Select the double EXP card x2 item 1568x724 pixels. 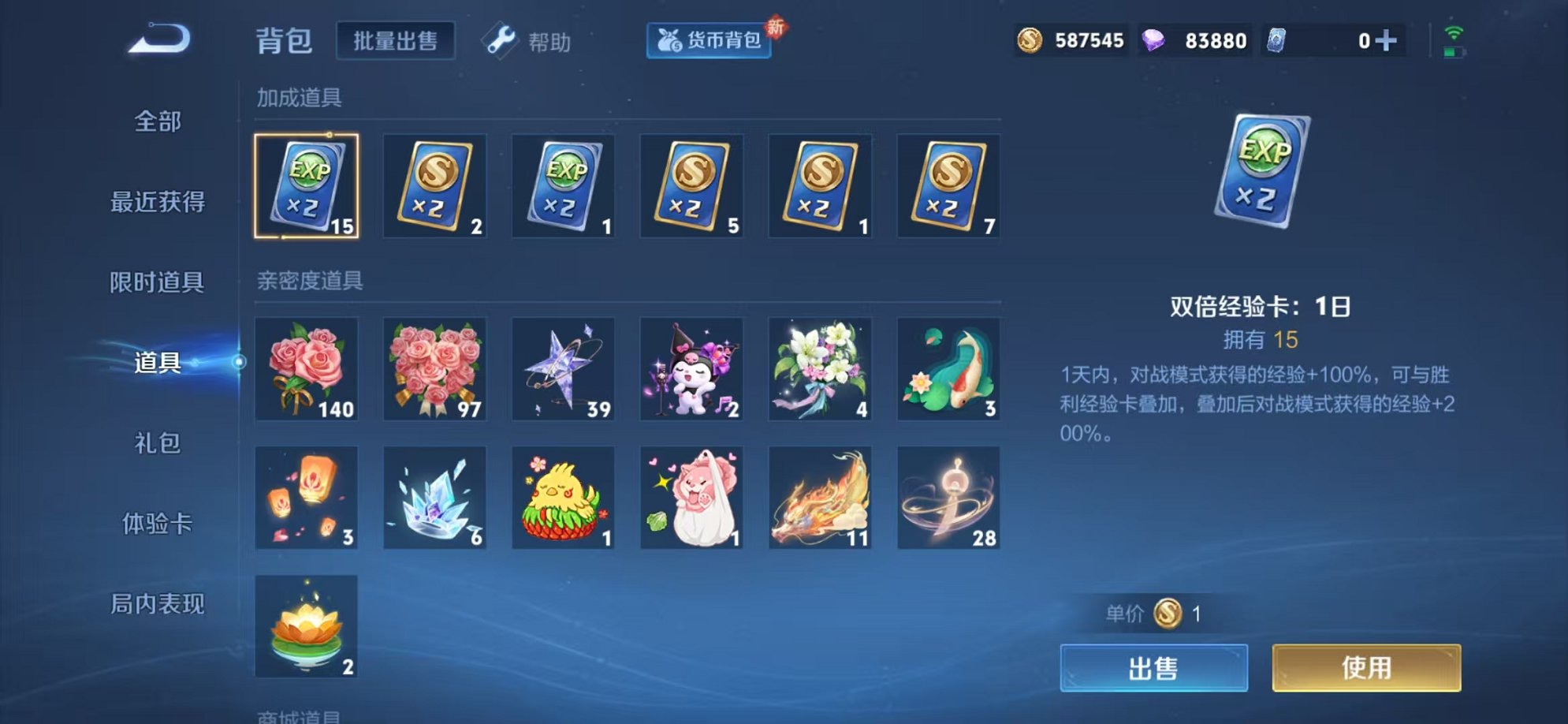click(x=306, y=186)
